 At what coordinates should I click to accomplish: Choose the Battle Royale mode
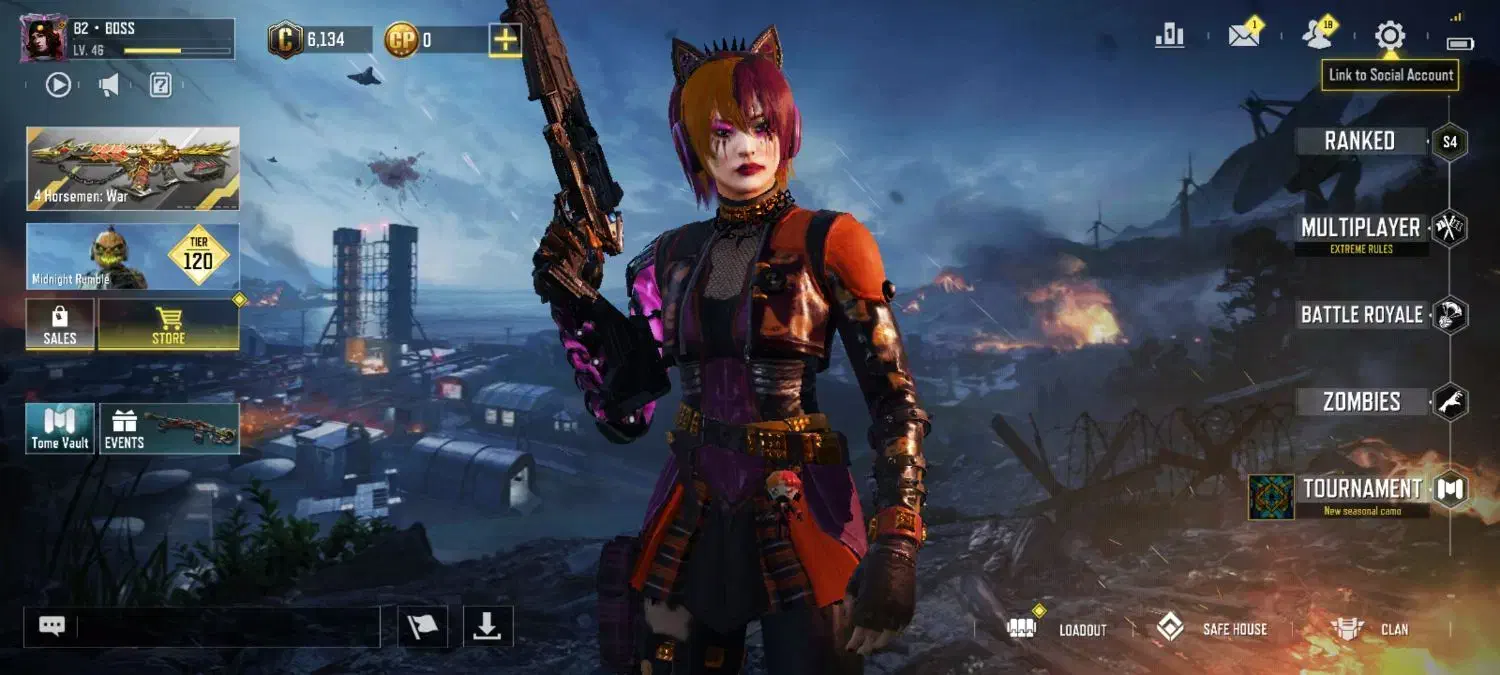tap(1361, 315)
